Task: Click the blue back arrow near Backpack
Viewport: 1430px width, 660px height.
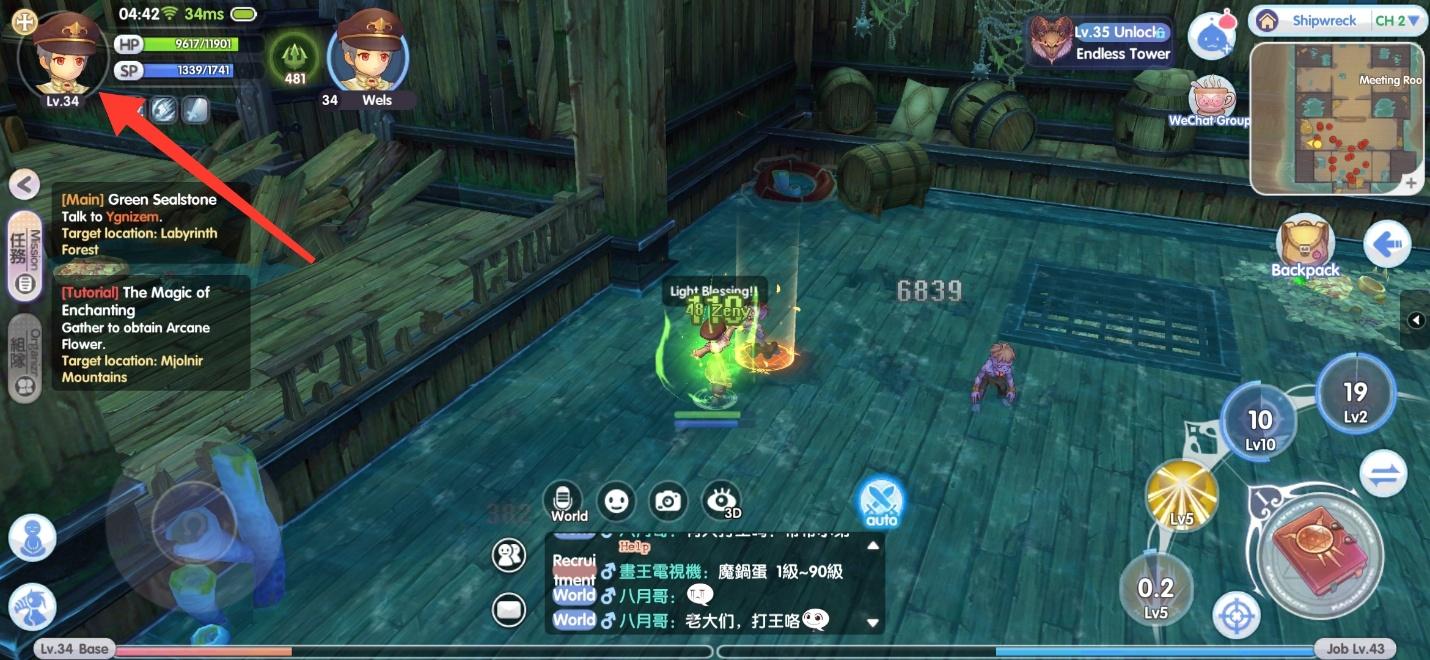Action: click(1387, 244)
